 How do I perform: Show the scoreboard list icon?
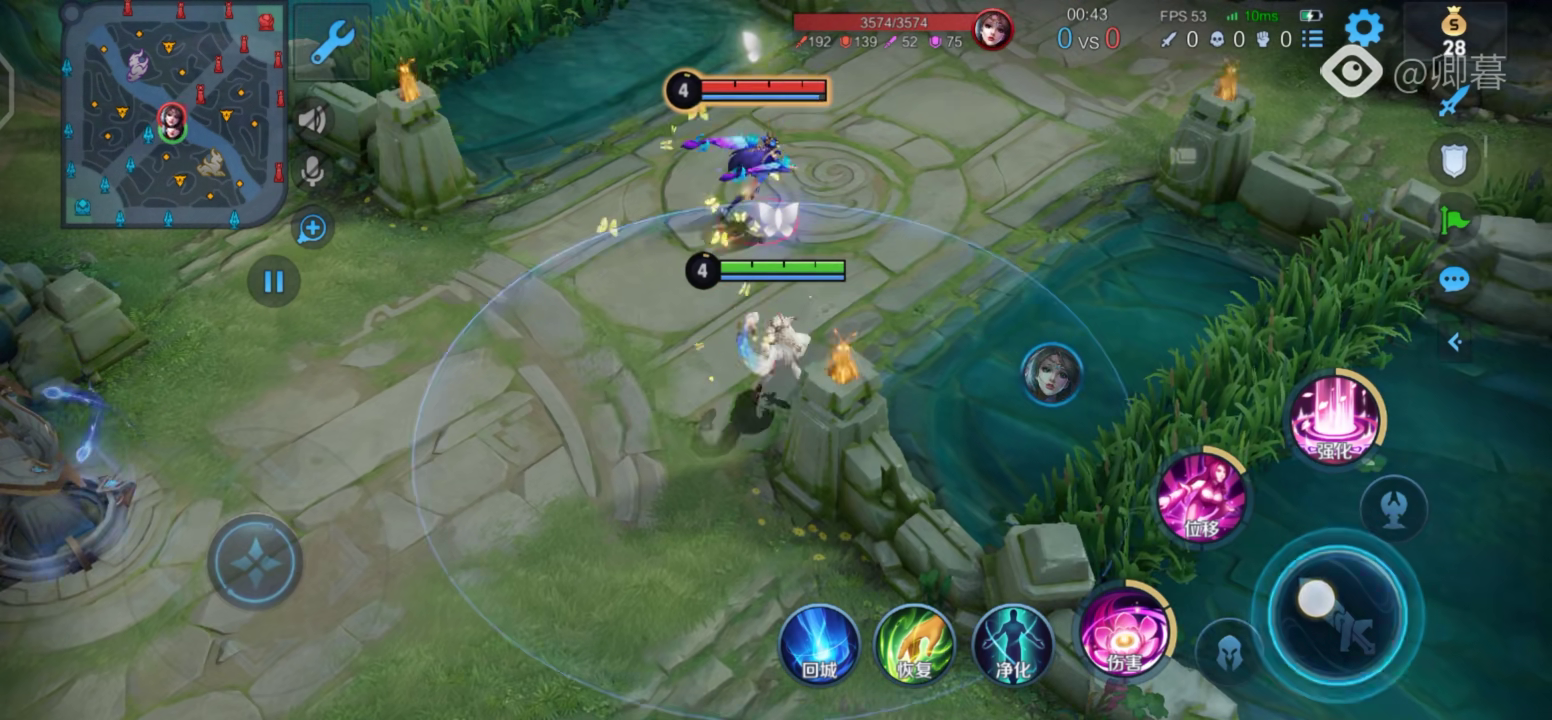point(1312,39)
